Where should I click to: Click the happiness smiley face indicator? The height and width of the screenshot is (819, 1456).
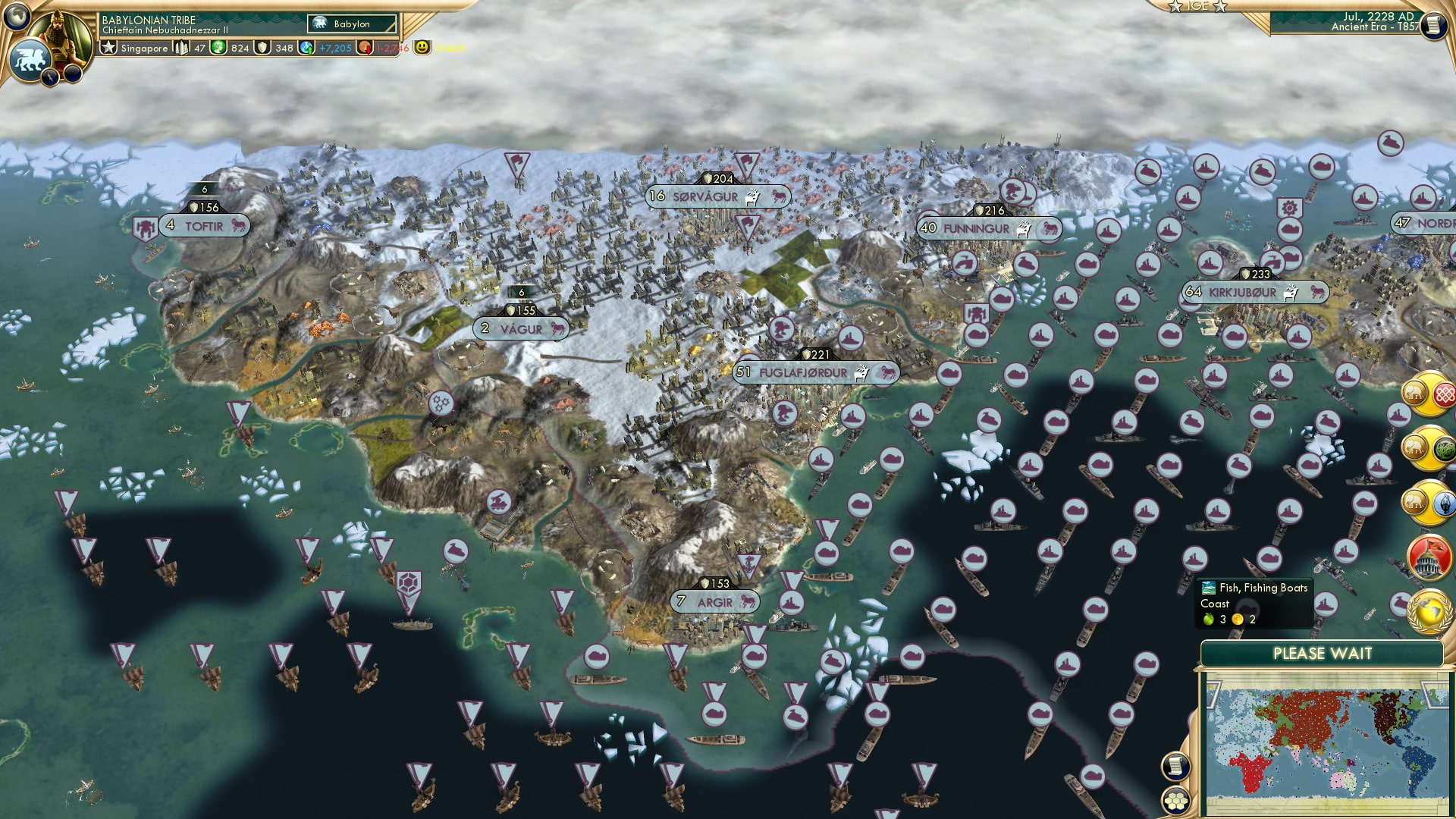(x=419, y=48)
